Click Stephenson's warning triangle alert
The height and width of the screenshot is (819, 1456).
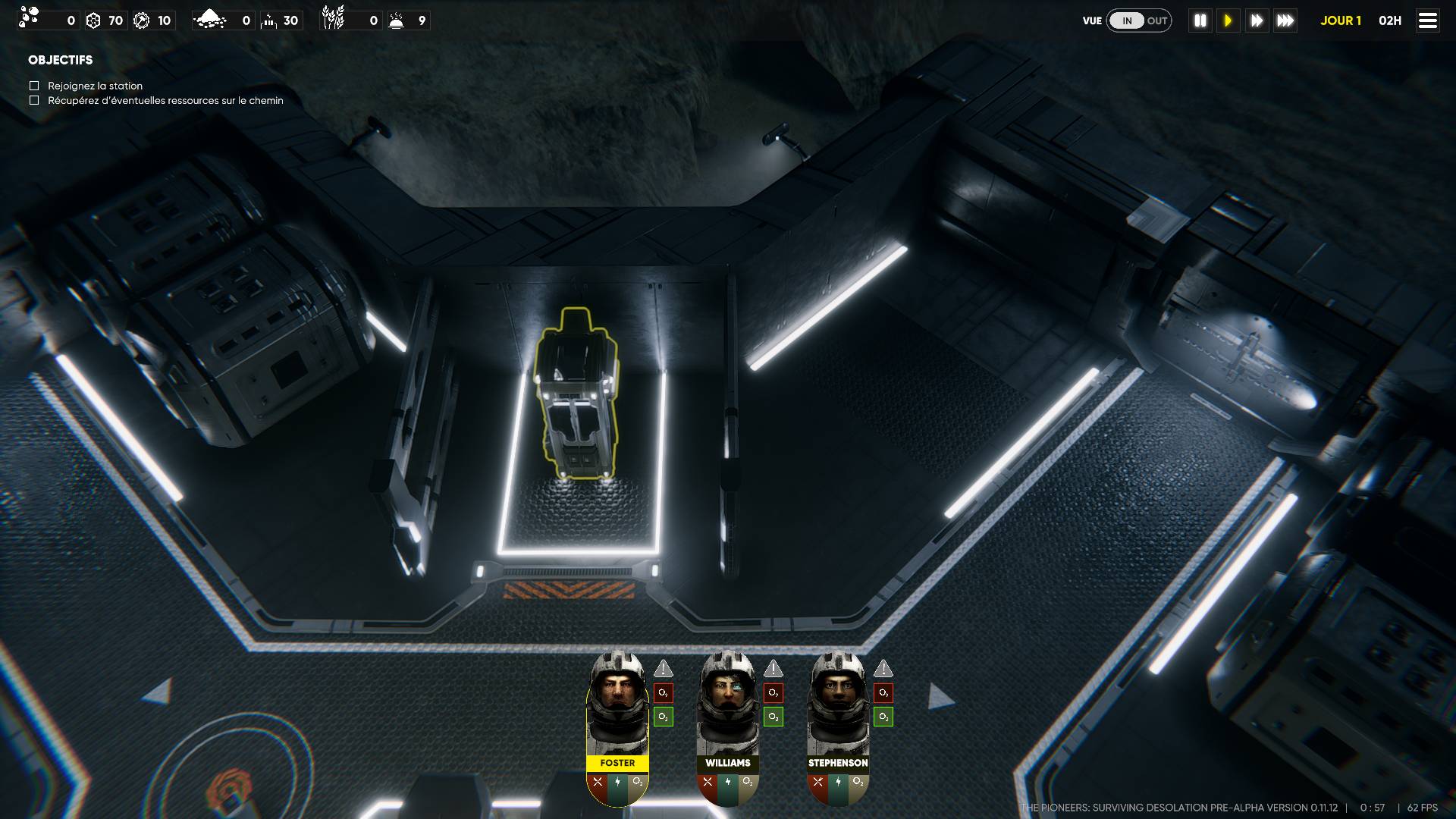pyautogui.click(x=883, y=669)
